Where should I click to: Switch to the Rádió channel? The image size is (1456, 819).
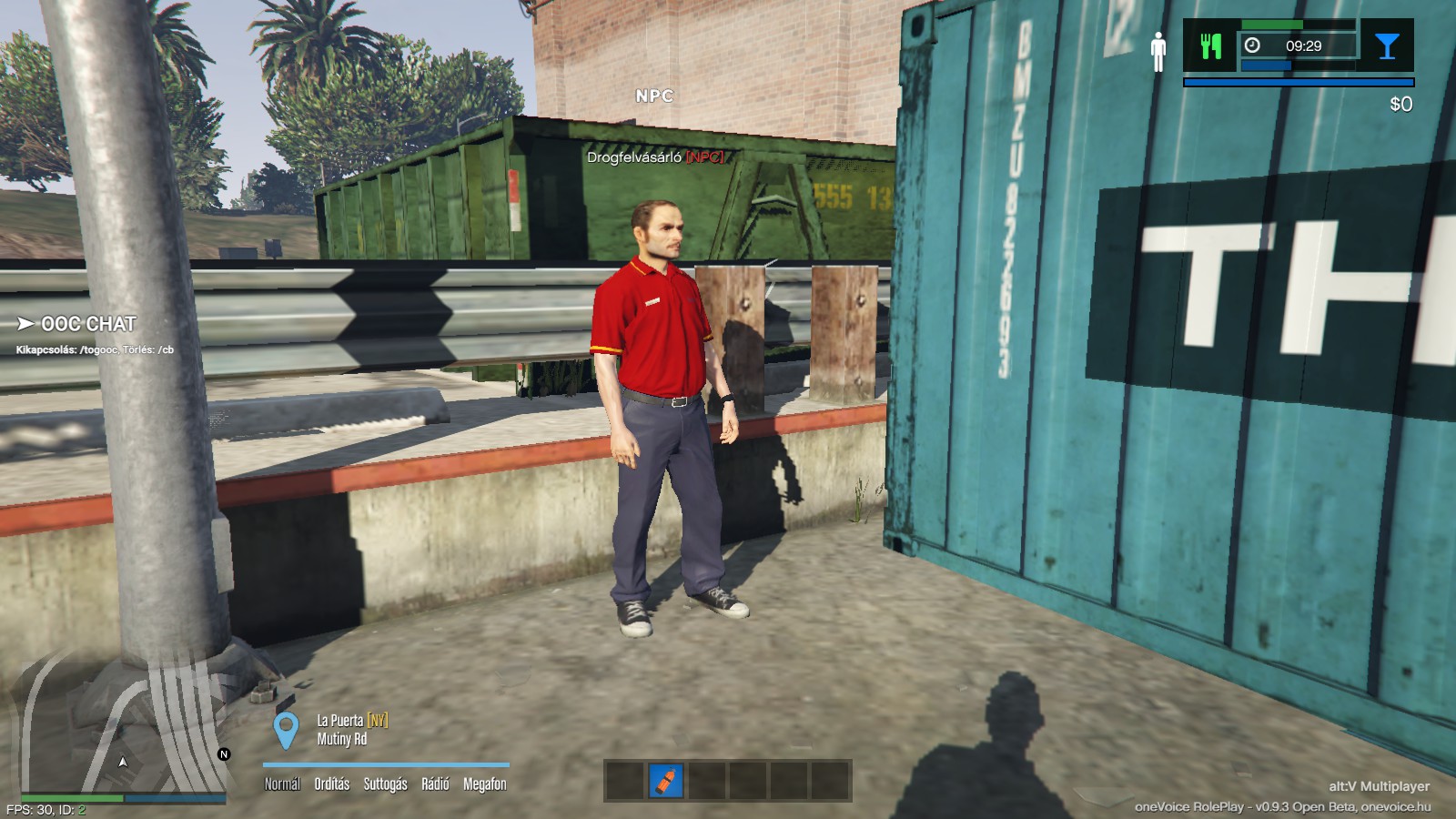(x=435, y=784)
